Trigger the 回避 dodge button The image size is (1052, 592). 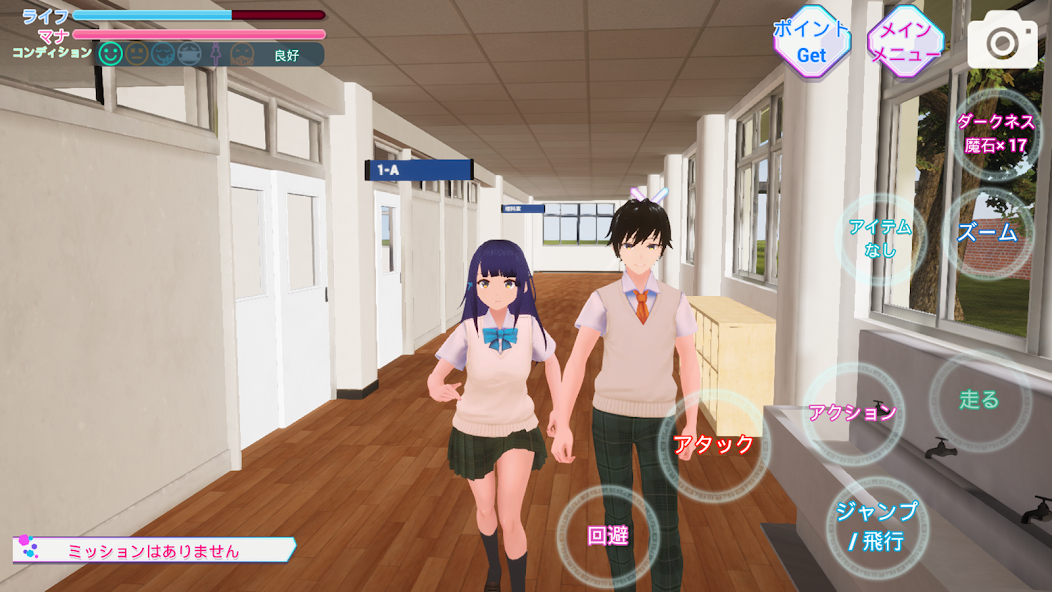pyautogui.click(x=608, y=535)
